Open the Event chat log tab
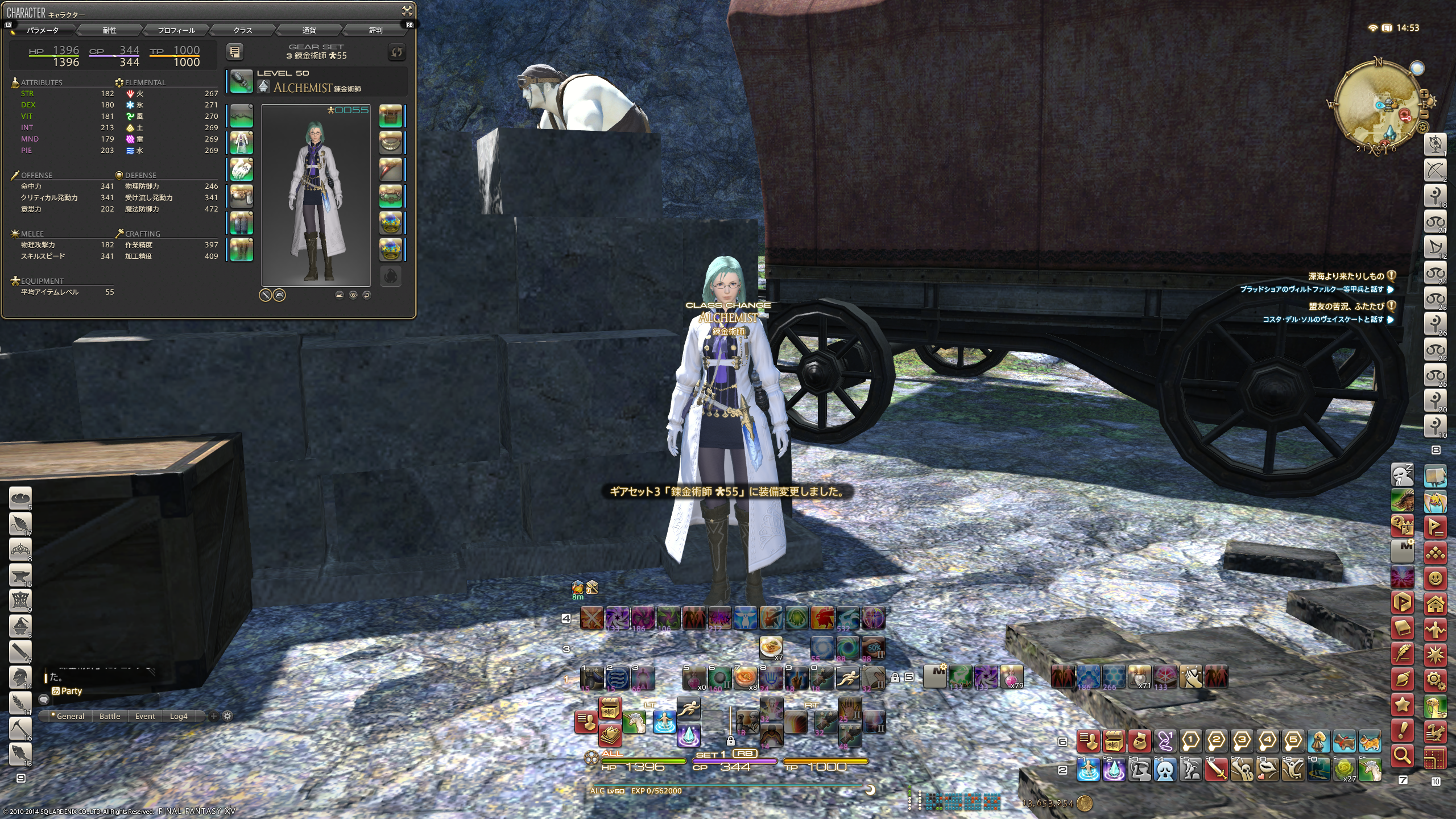 [145, 716]
